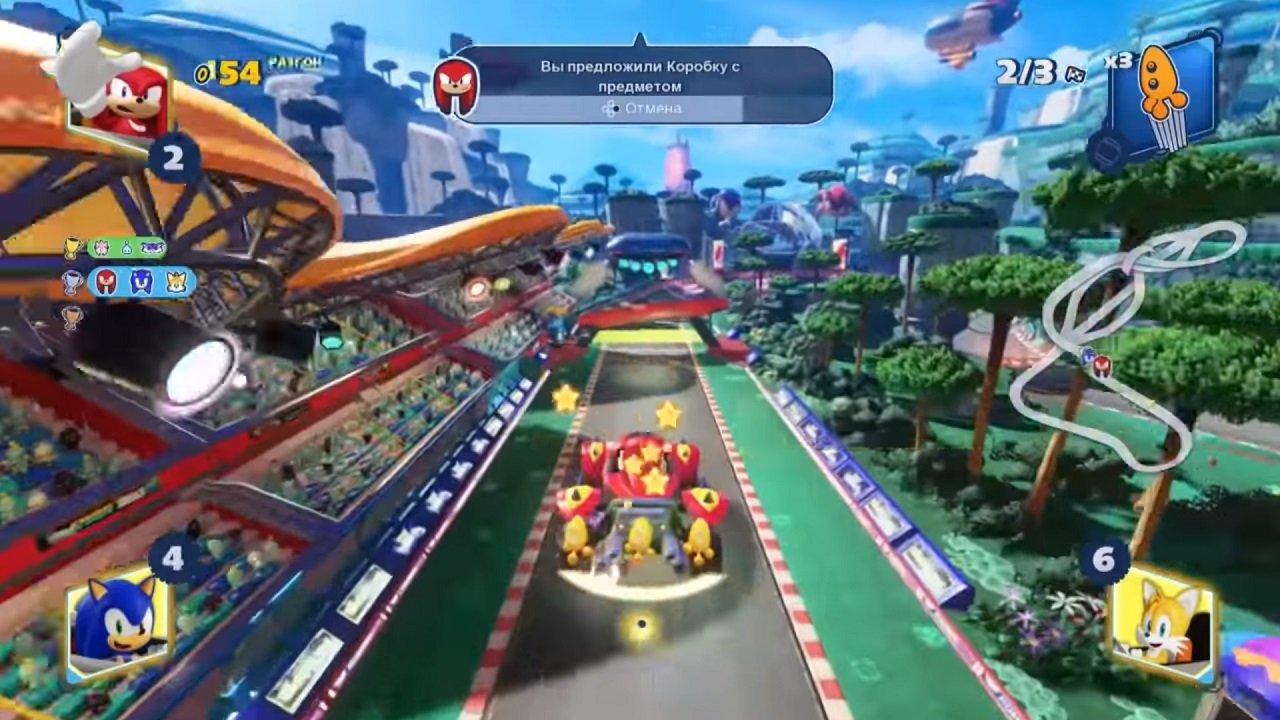
Task: Click the gold trophy in team standings
Action: (x=72, y=247)
